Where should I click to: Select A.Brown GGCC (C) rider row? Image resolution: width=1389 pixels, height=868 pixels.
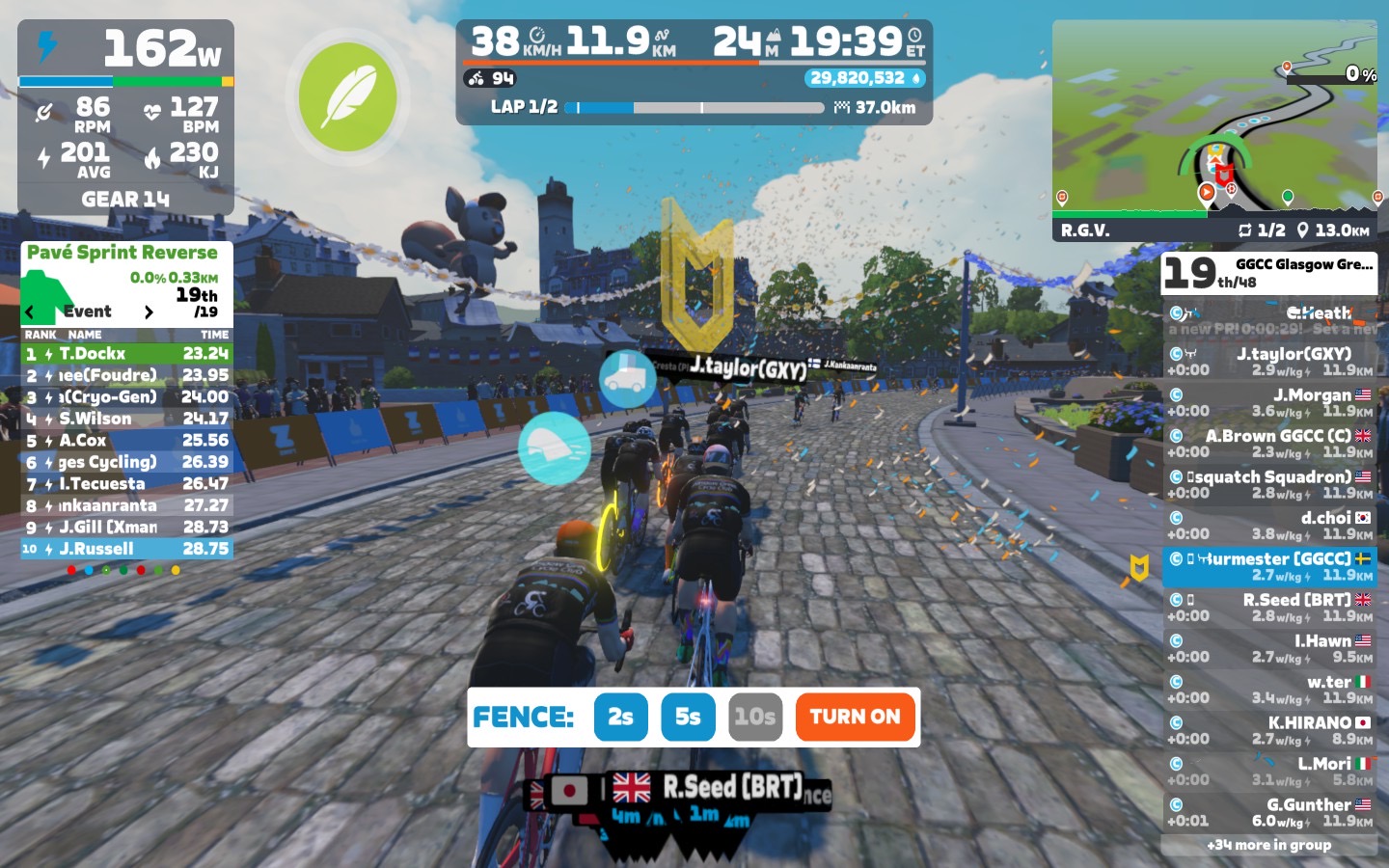point(1269,444)
